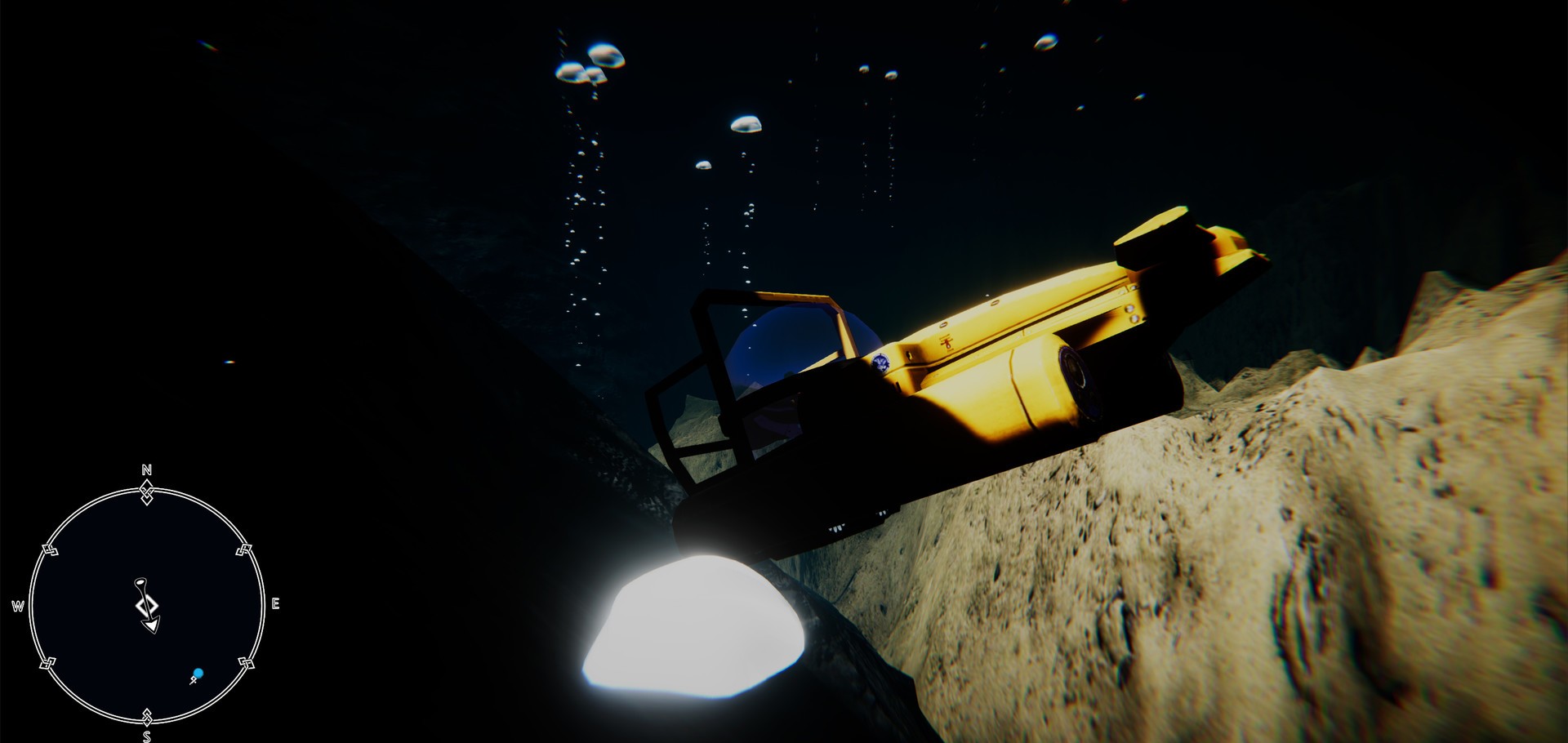1568x743 pixels.
Task: Click the E cardinal direction letter
Action: (275, 603)
